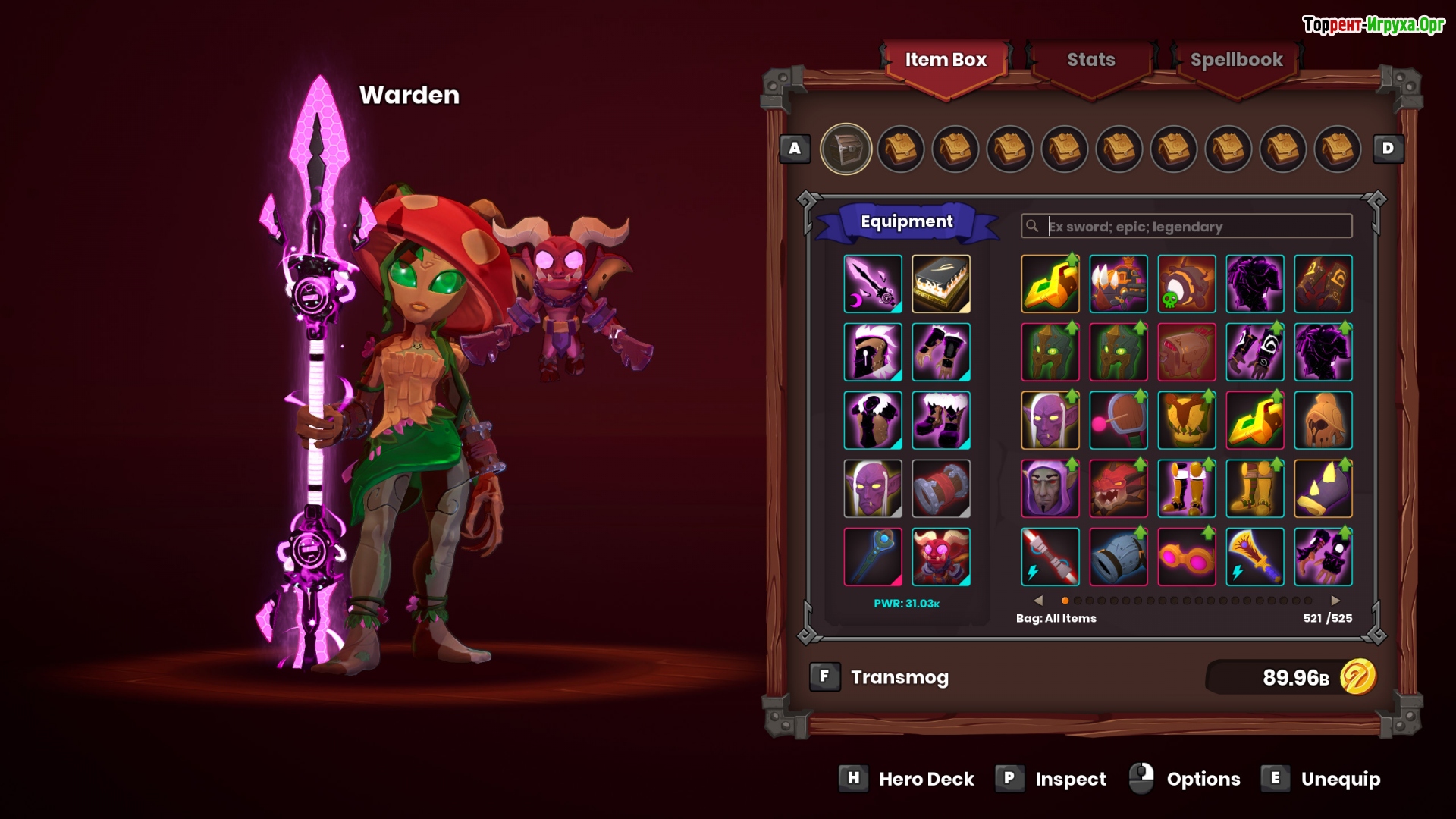
Task: Pick the pink goggles item in bag
Action: [1187, 557]
